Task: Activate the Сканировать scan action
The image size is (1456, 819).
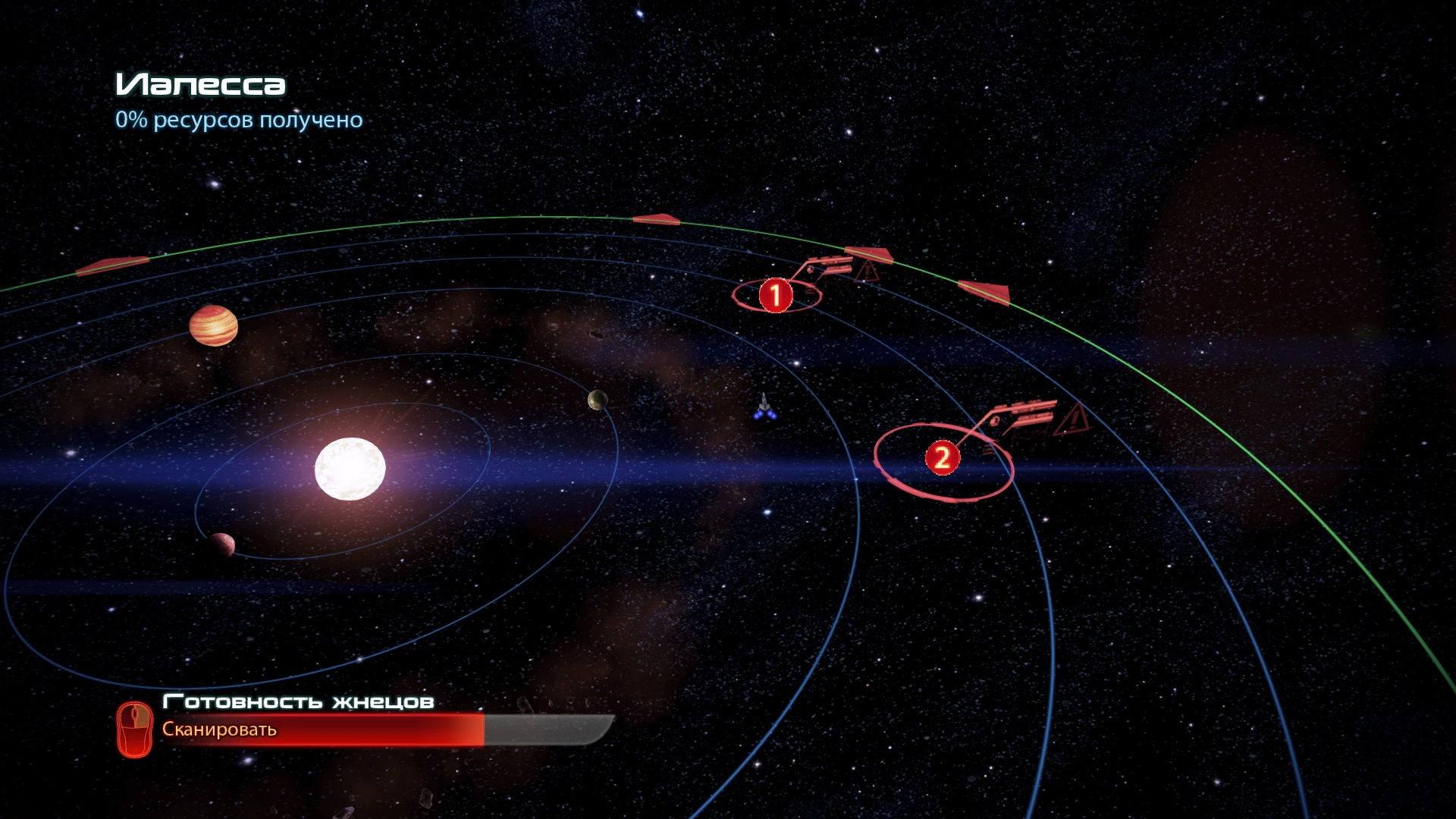Action: pos(219,730)
